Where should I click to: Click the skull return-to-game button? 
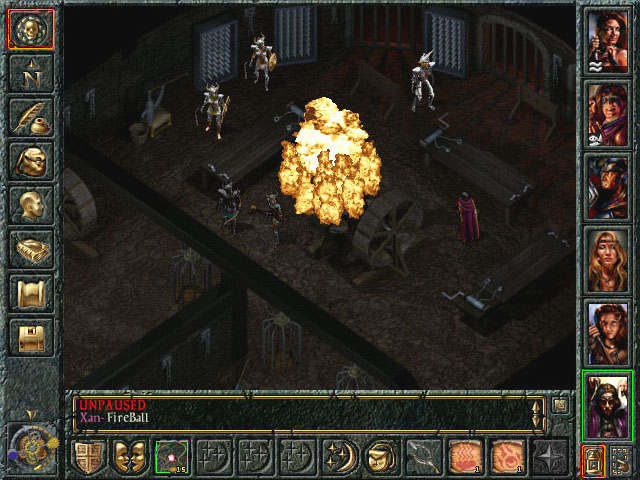tap(30, 29)
